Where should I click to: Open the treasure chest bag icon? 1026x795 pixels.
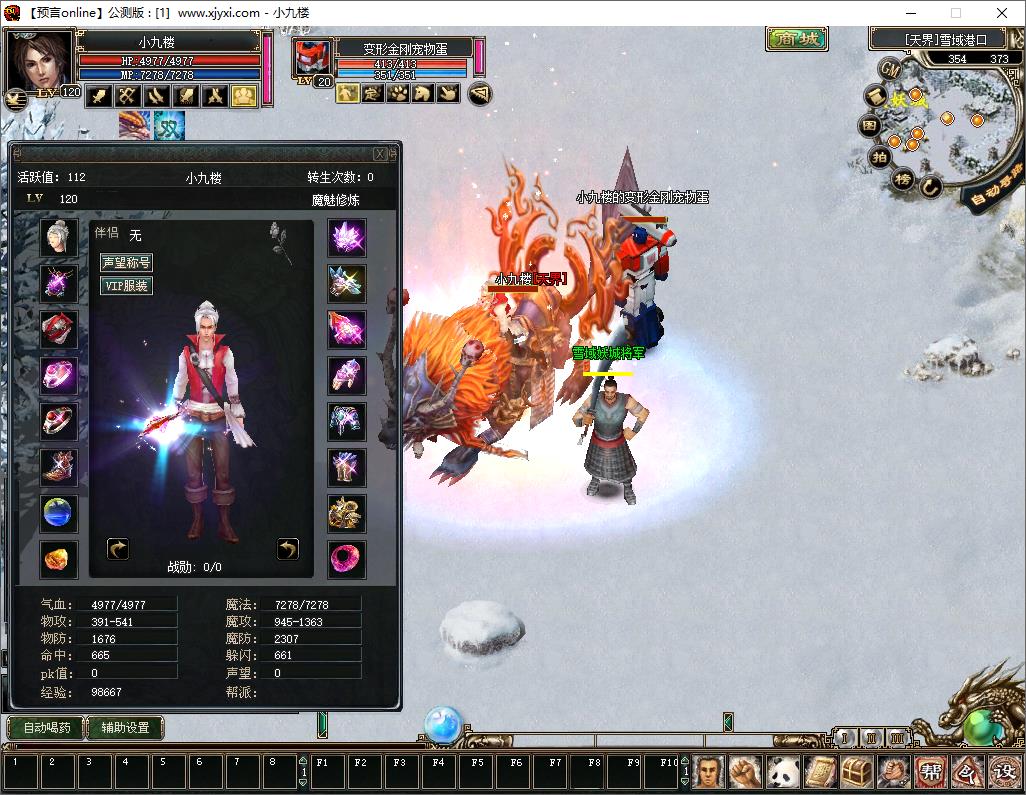(856, 771)
